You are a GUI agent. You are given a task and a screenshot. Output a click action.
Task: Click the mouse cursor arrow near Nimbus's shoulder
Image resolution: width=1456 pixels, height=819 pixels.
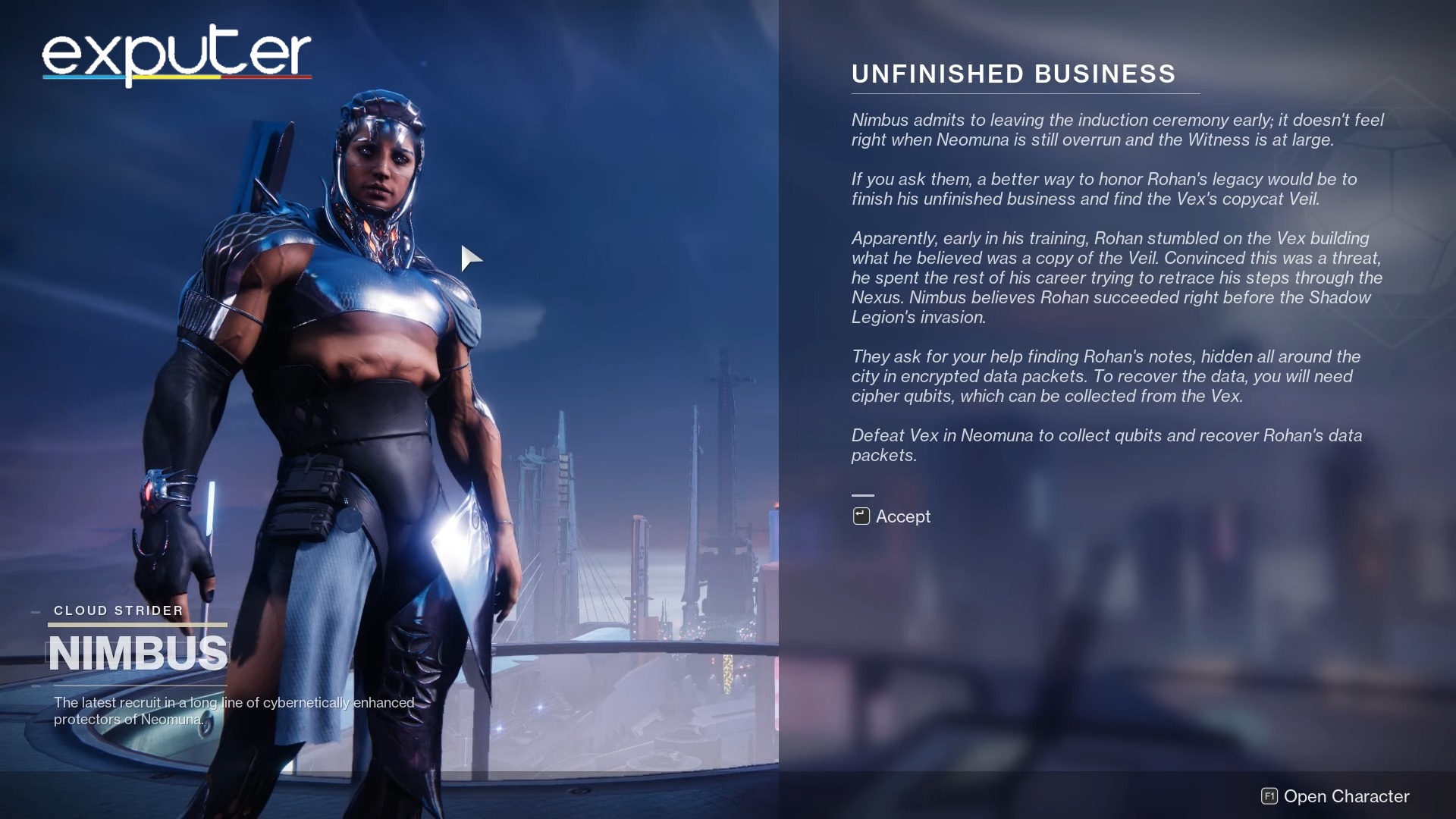pos(470,258)
